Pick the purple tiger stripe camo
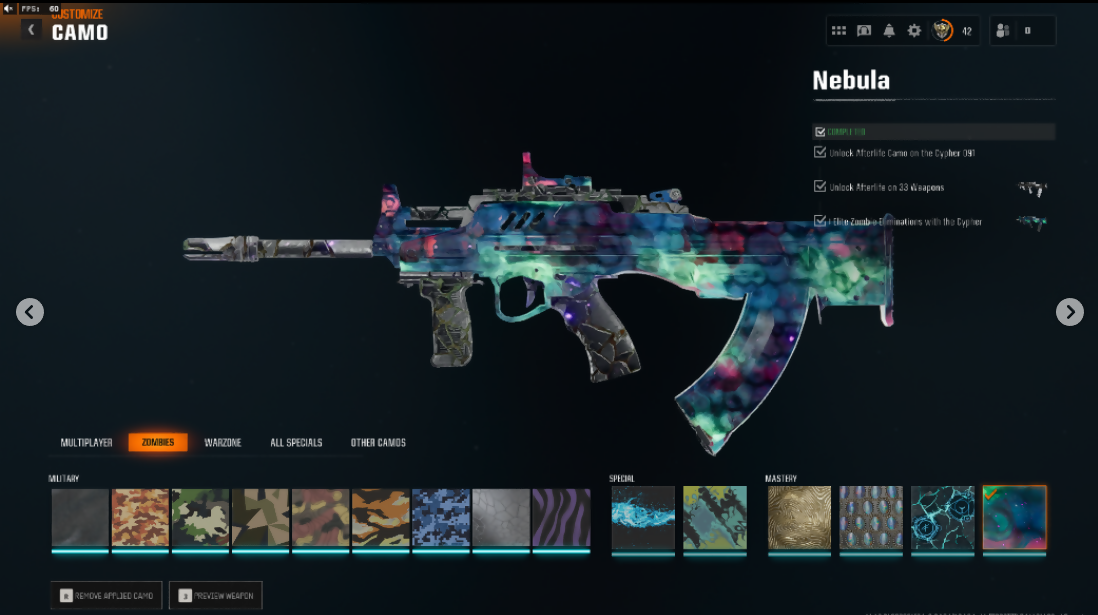The width and height of the screenshot is (1098, 615). click(x=561, y=518)
